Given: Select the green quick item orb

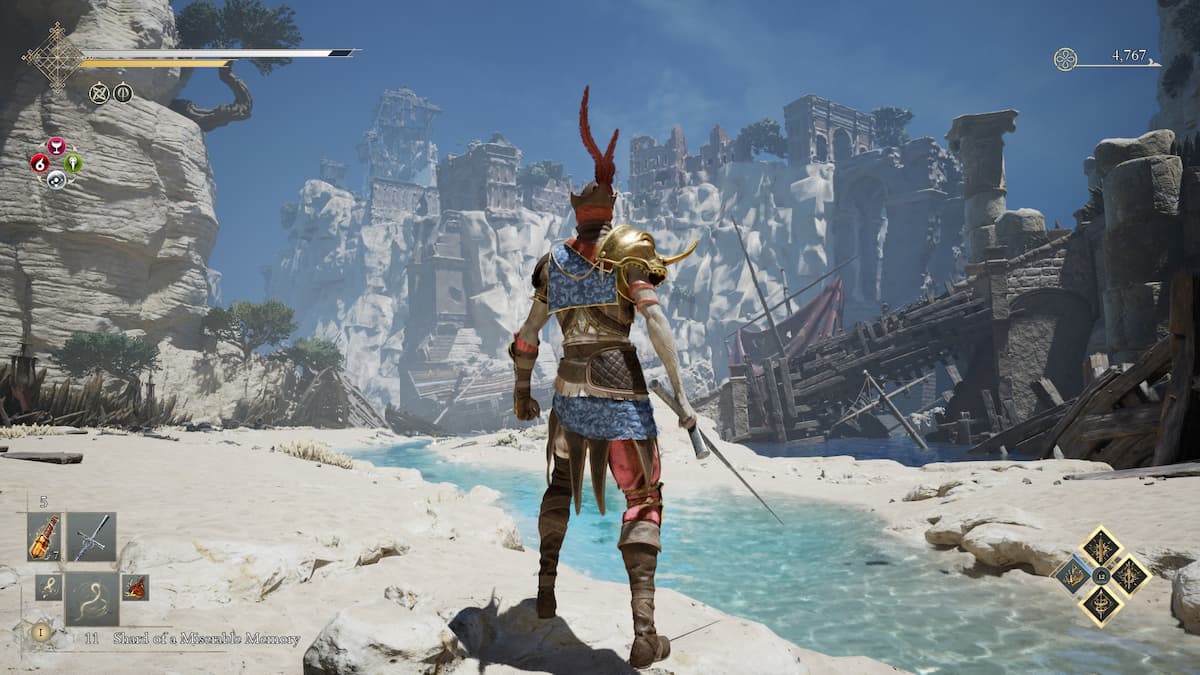Looking at the screenshot, I should pos(73,163).
